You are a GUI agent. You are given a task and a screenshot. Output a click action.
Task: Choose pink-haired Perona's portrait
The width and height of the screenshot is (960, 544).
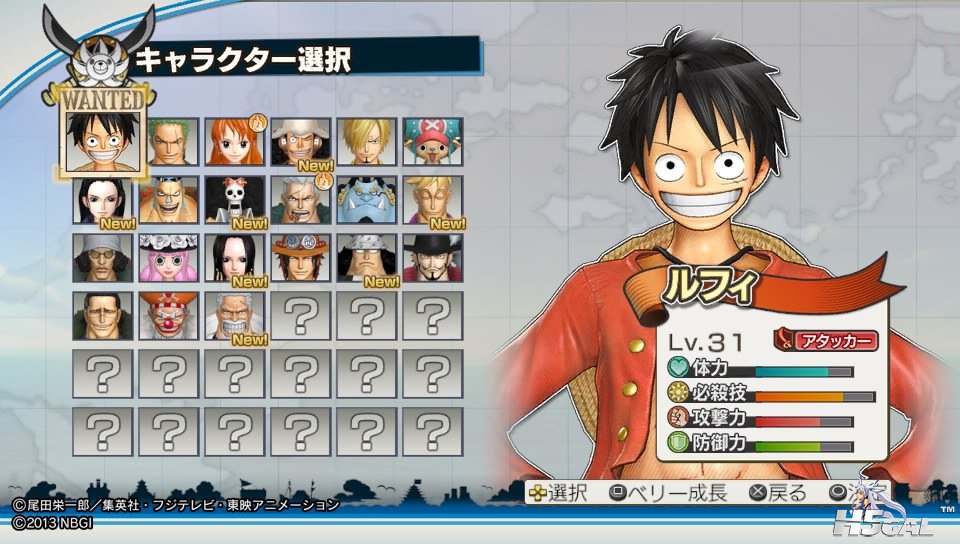[x=170, y=258]
